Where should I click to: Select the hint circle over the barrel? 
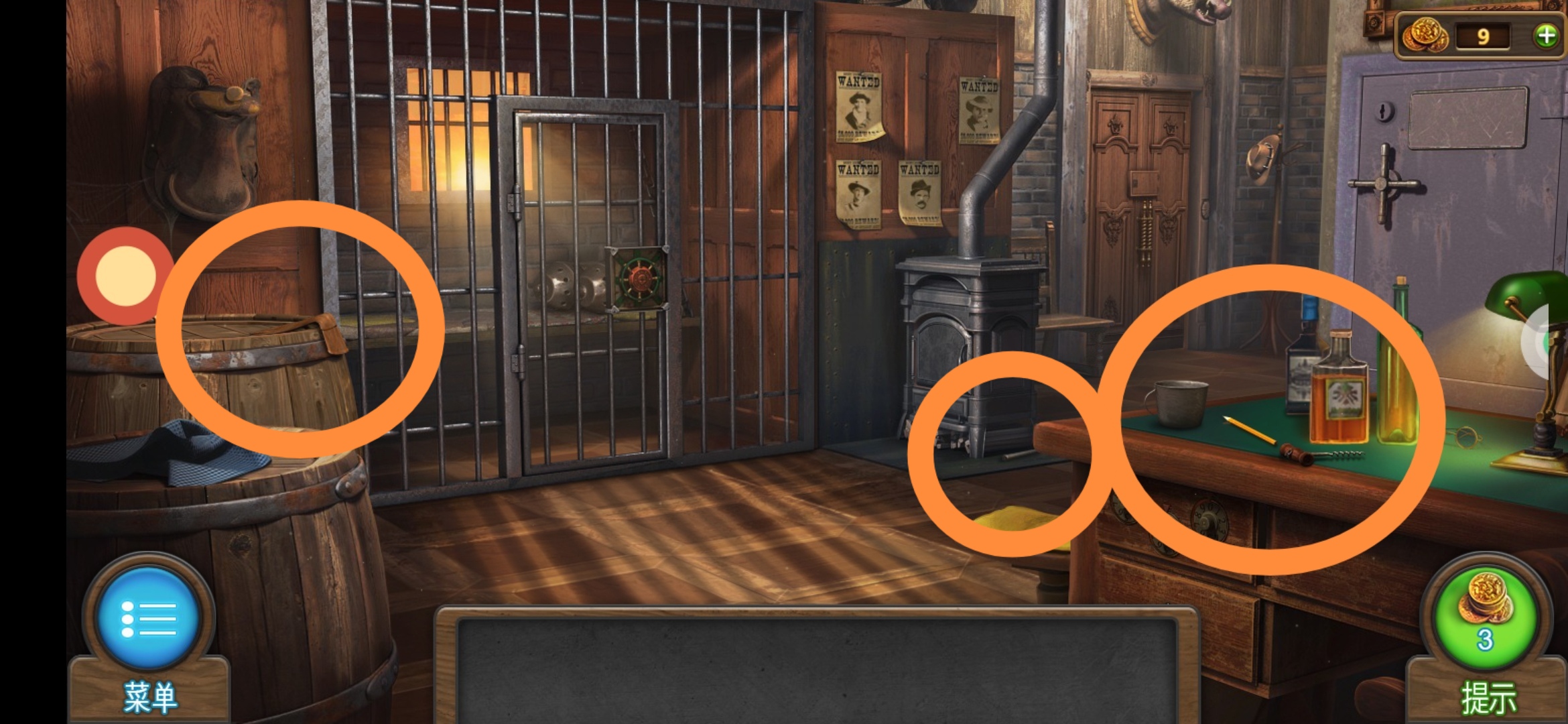click(300, 328)
